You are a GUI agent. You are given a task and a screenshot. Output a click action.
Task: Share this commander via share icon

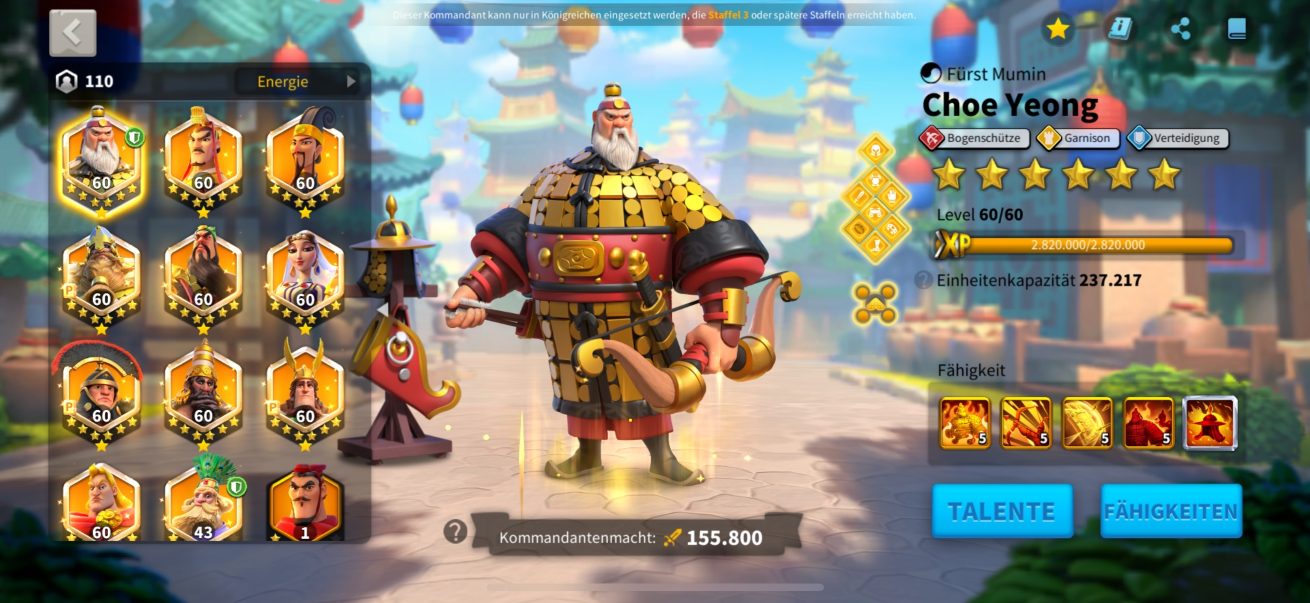point(1180,29)
